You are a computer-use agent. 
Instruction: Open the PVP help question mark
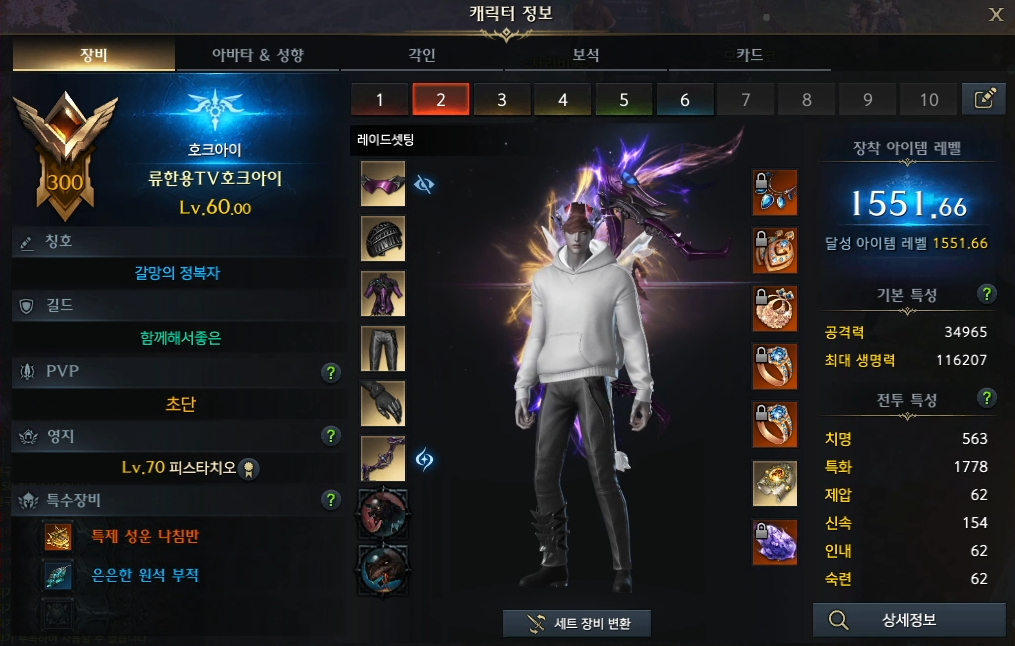331,373
